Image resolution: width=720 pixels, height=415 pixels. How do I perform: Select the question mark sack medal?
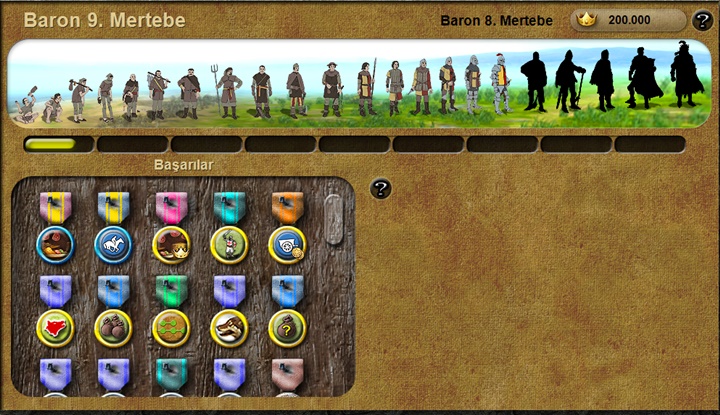(x=287, y=327)
